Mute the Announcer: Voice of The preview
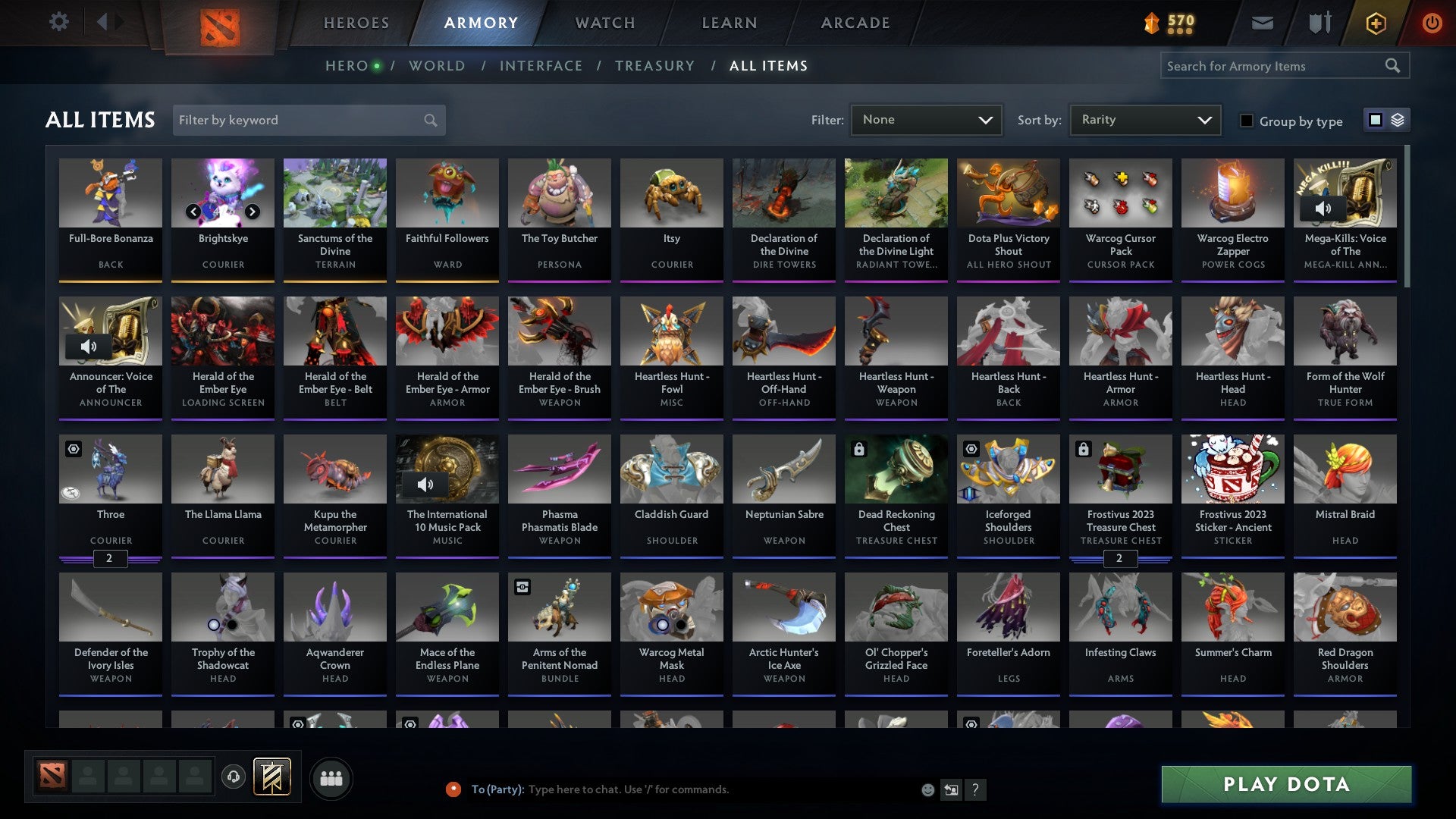The height and width of the screenshot is (819, 1456). 89,347
